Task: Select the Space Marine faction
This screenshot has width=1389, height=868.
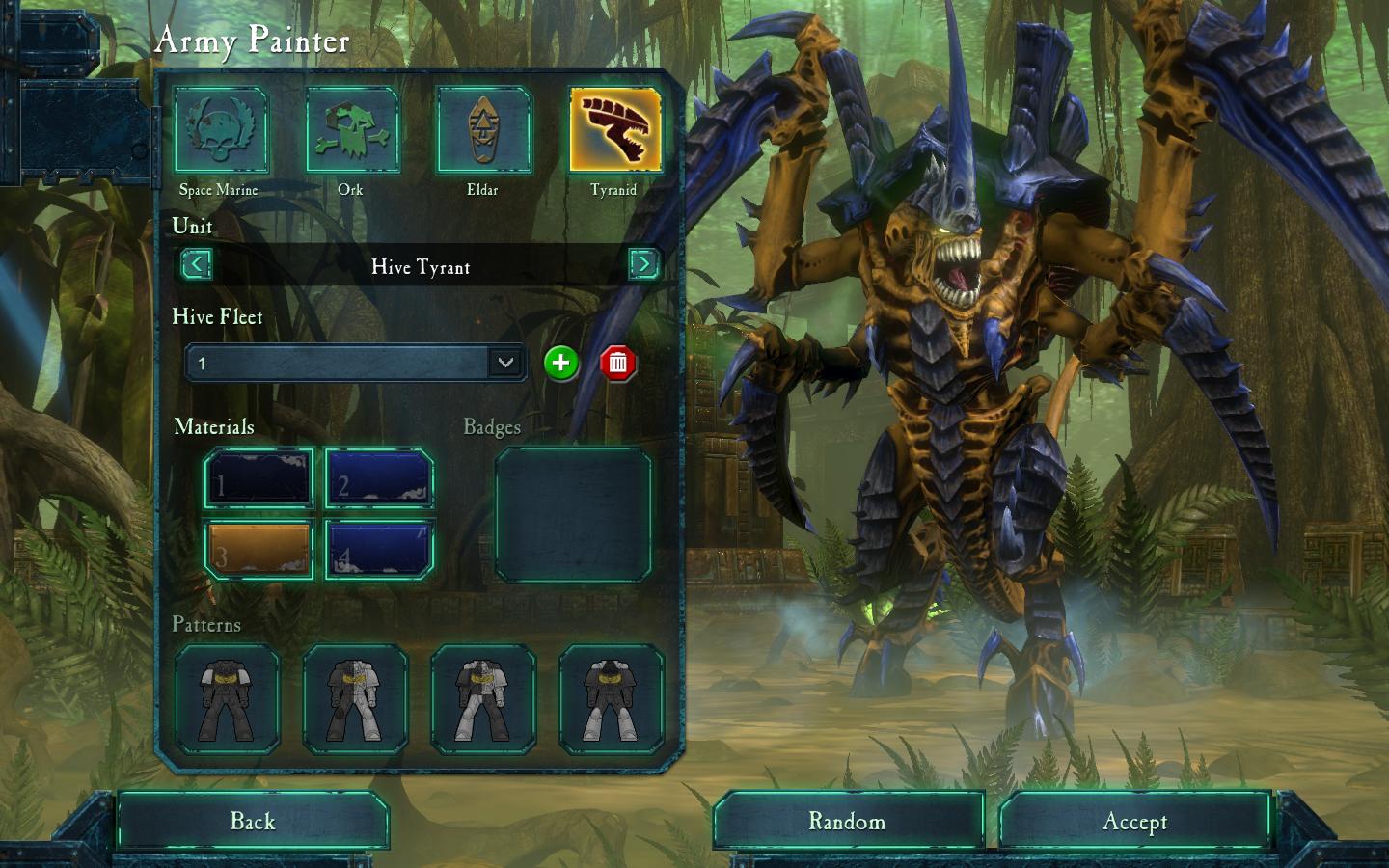Action: point(220,131)
